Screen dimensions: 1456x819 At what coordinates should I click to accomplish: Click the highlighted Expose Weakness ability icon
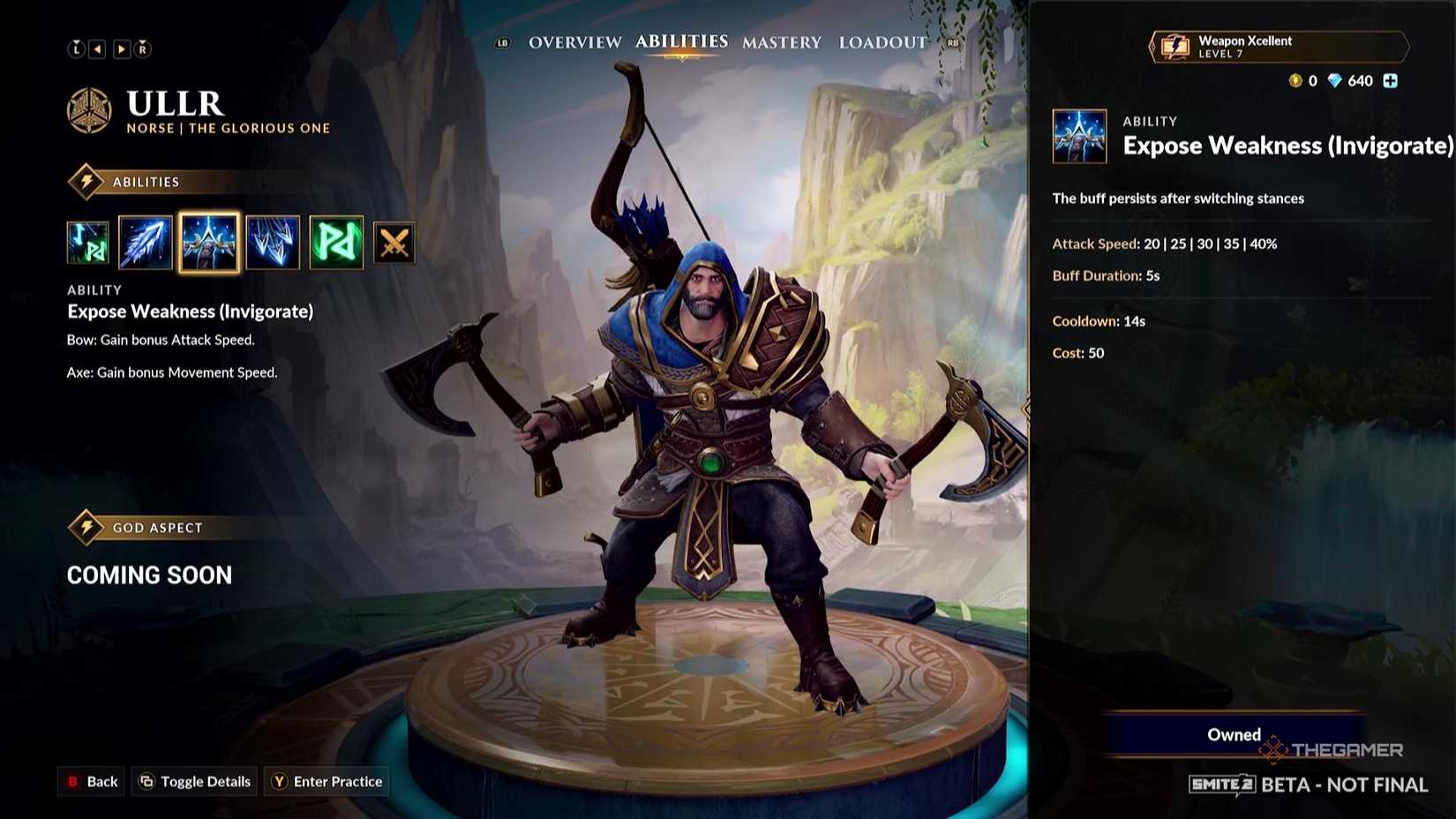(209, 243)
